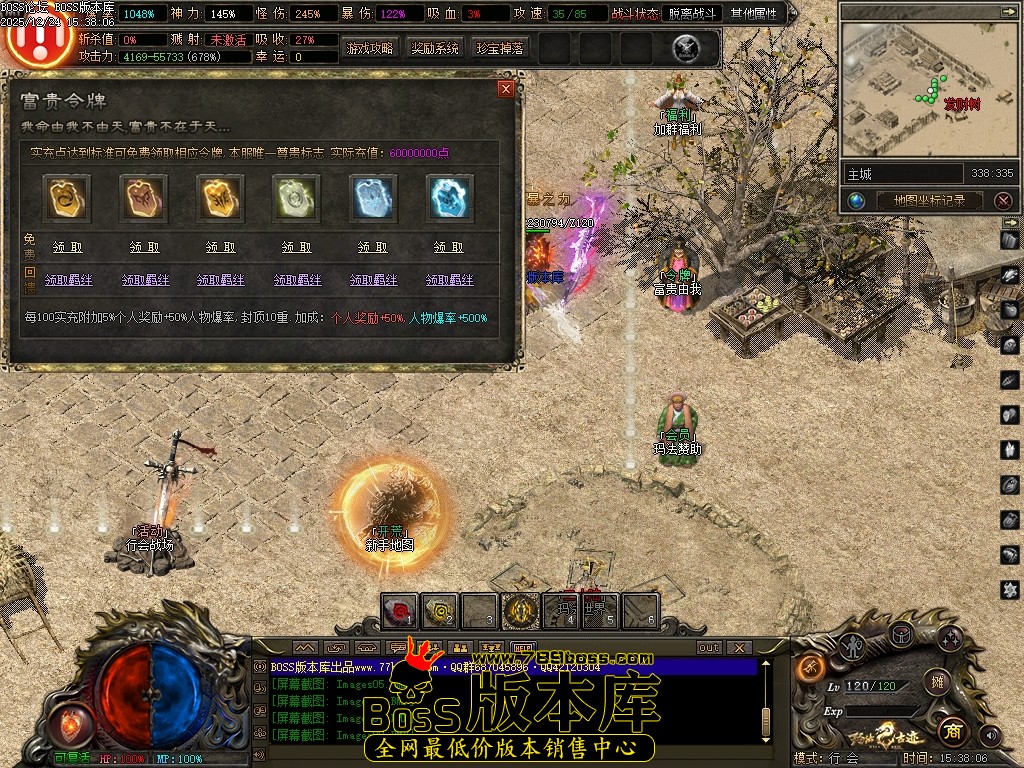The width and height of the screenshot is (1024, 768).
Task: Open the 珍宝掉落 treasure drops
Action: point(500,47)
